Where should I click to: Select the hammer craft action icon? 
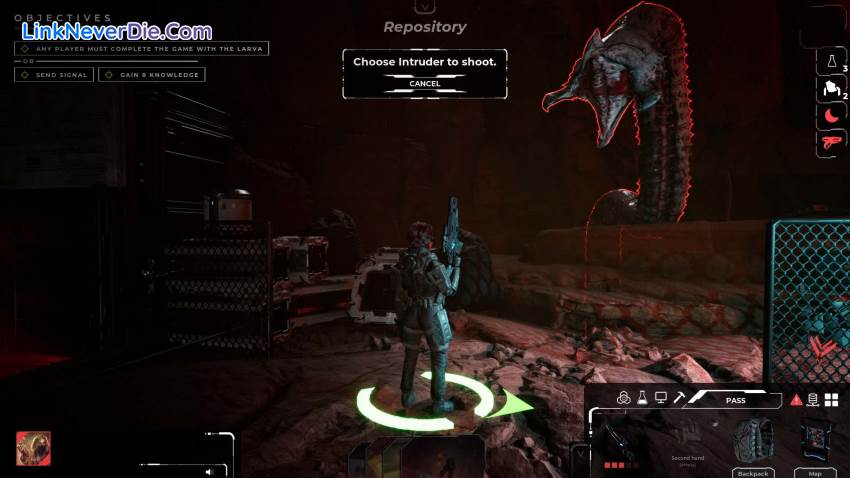coord(679,398)
